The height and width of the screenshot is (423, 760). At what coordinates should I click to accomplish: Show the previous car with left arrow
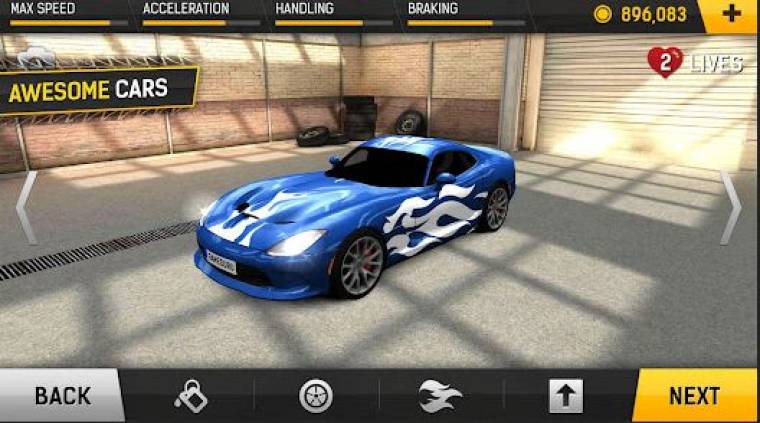pyautogui.click(x=27, y=208)
